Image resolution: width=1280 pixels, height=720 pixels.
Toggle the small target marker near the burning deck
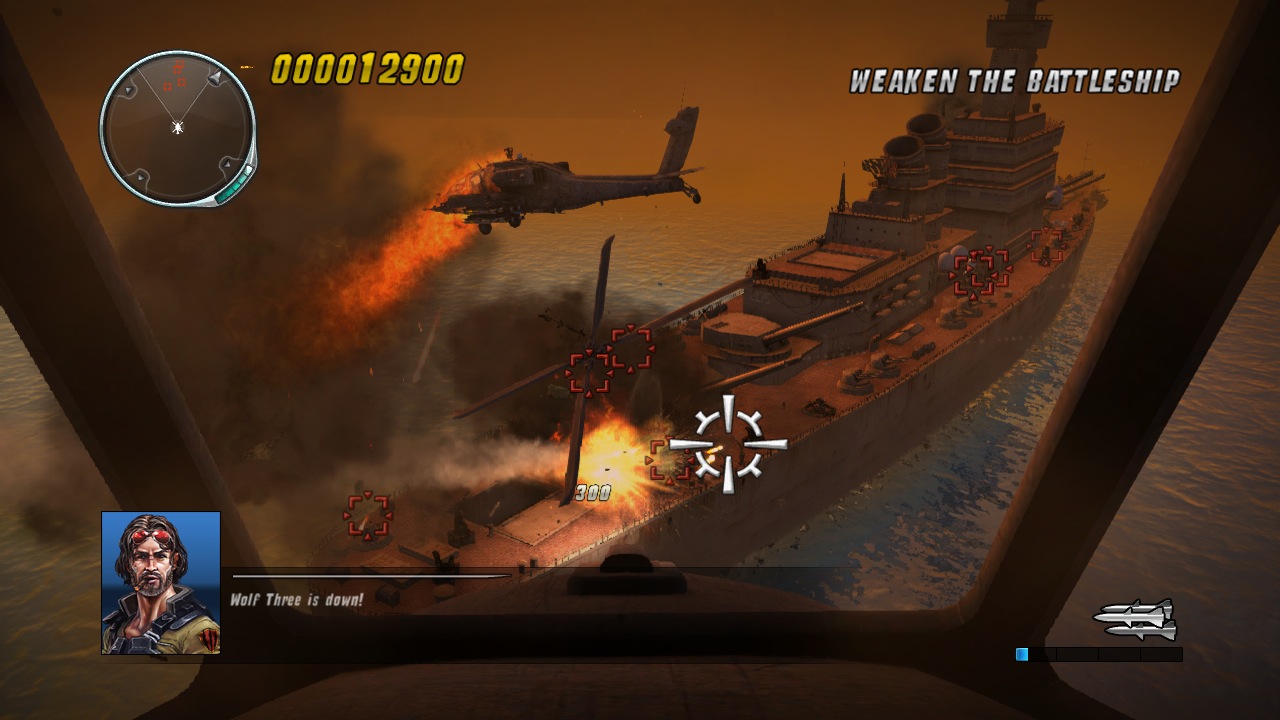[366, 516]
